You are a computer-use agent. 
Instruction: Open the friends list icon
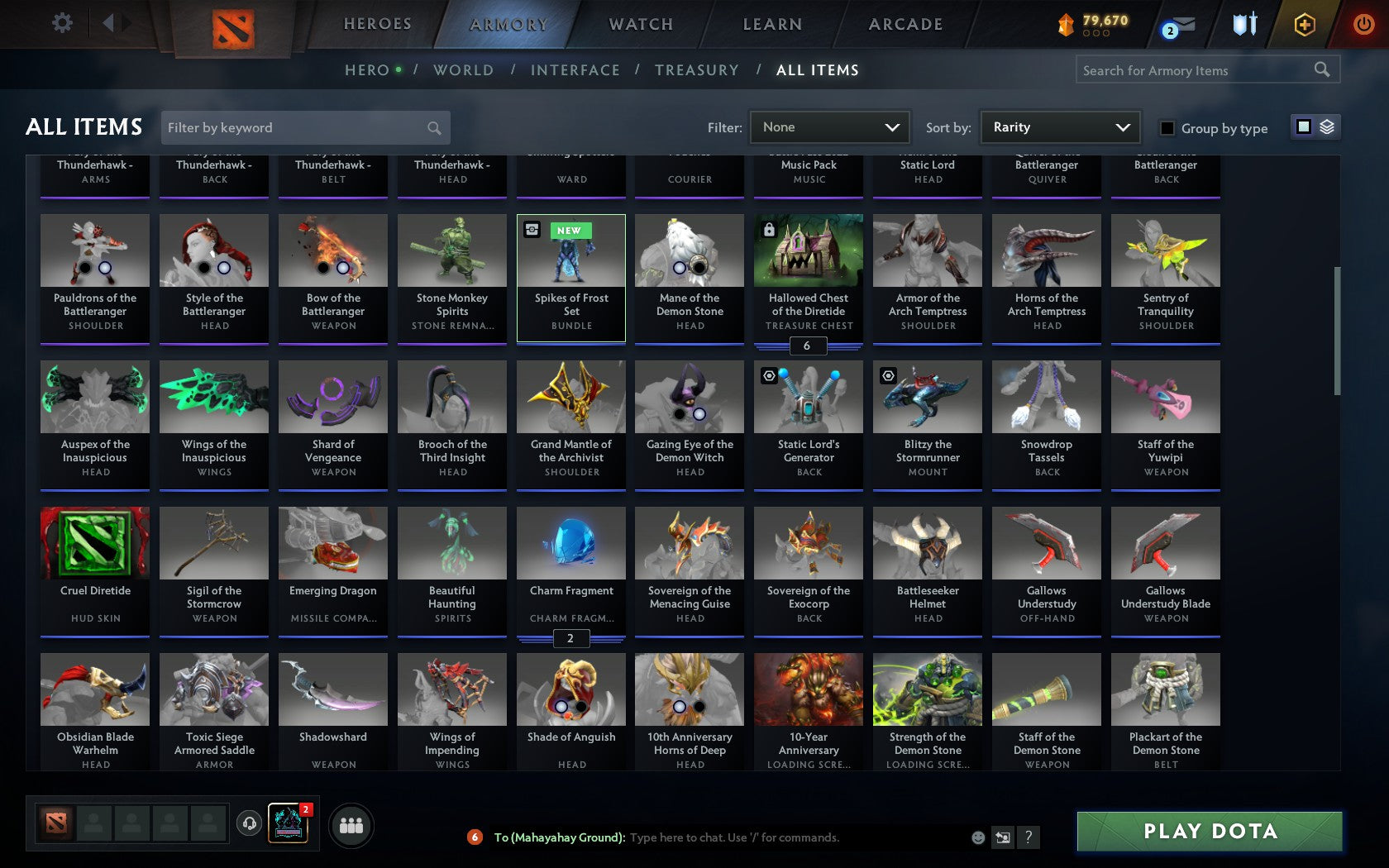352,824
